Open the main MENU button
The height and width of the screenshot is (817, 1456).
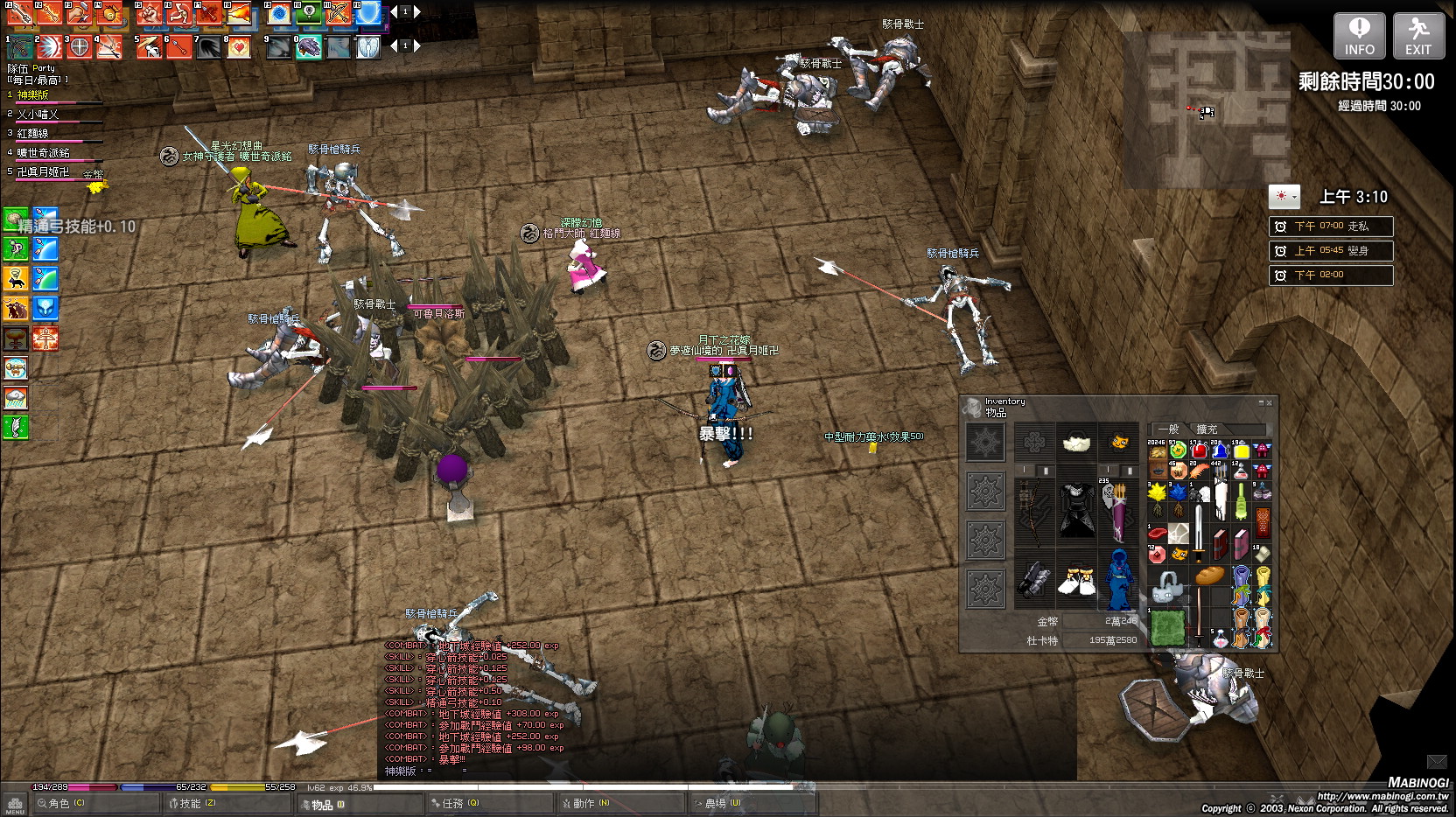tap(15, 804)
